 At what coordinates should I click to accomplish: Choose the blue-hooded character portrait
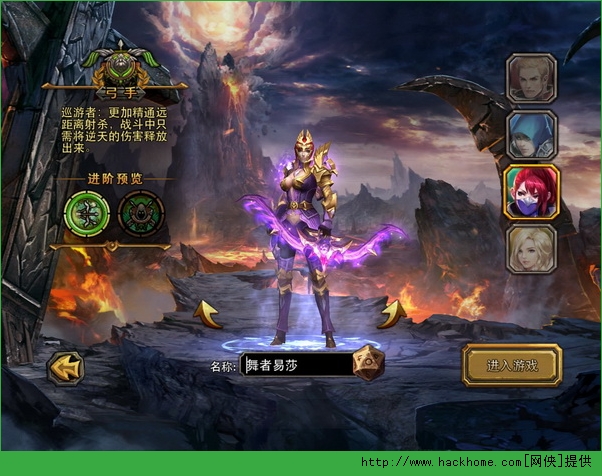click(530, 135)
